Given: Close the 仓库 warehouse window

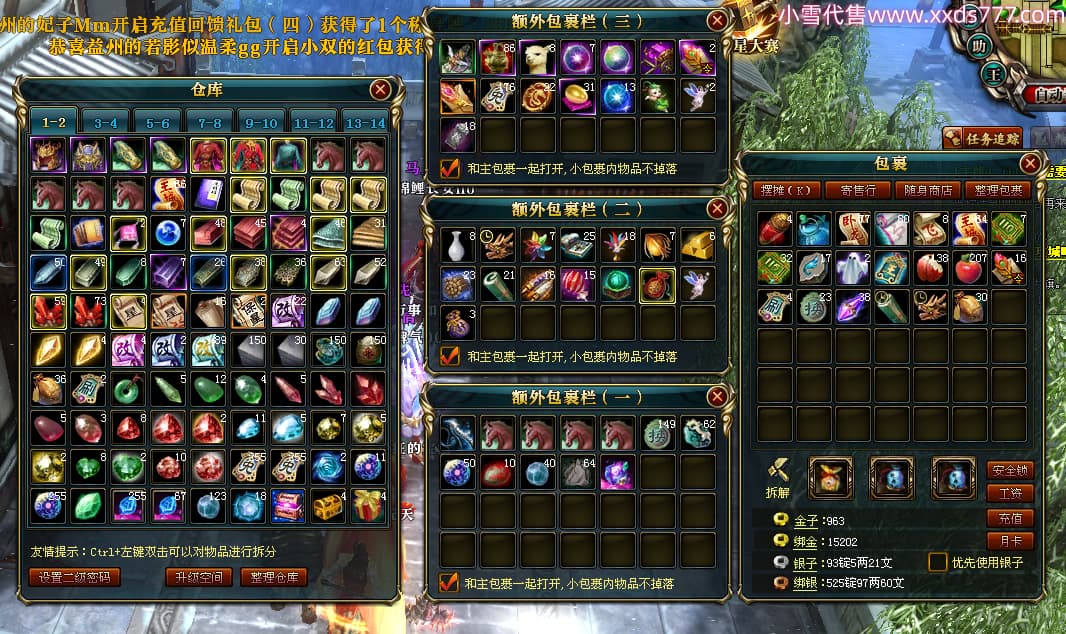Looking at the screenshot, I should click(380, 90).
